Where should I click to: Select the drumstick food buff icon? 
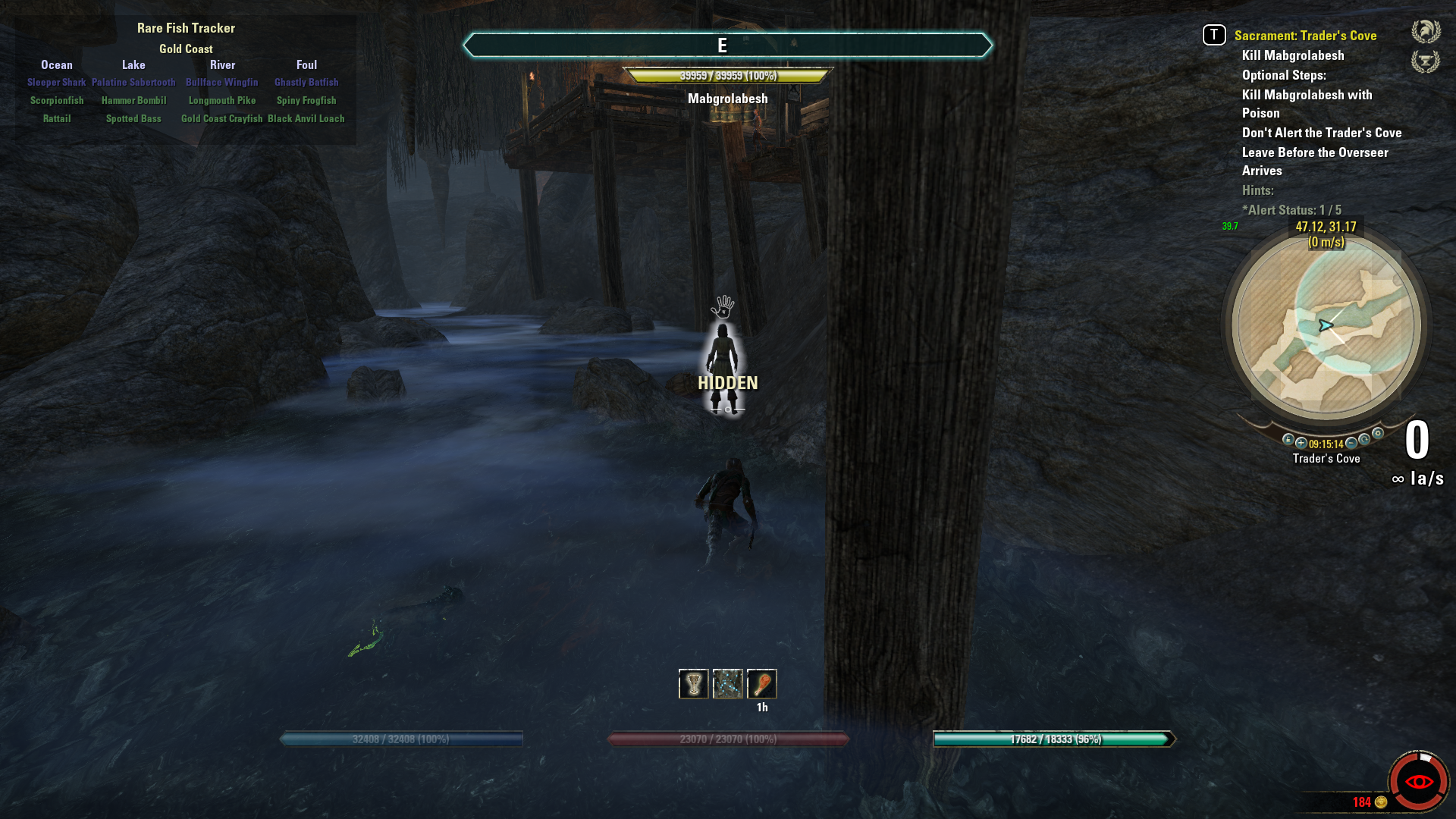point(762,684)
